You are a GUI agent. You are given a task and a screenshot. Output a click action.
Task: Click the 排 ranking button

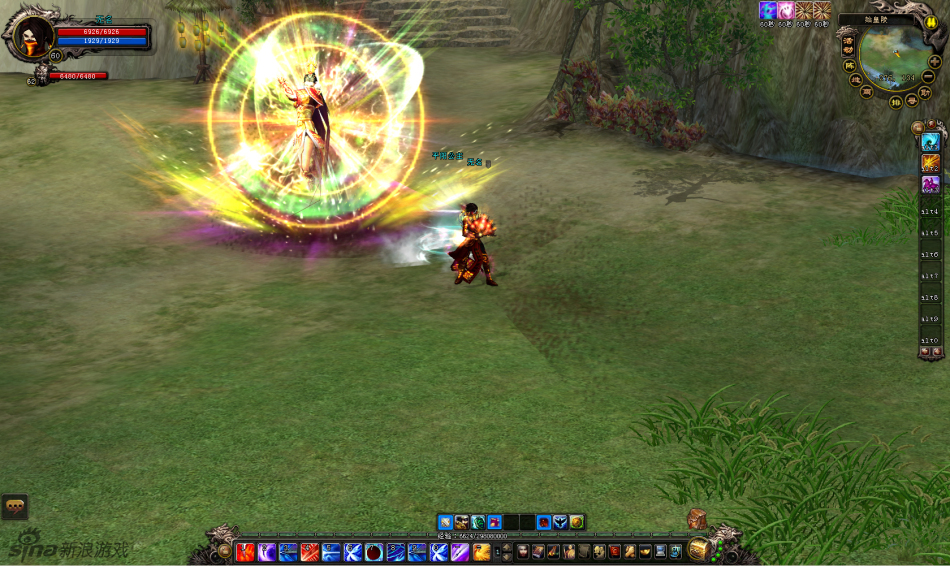tap(896, 101)
